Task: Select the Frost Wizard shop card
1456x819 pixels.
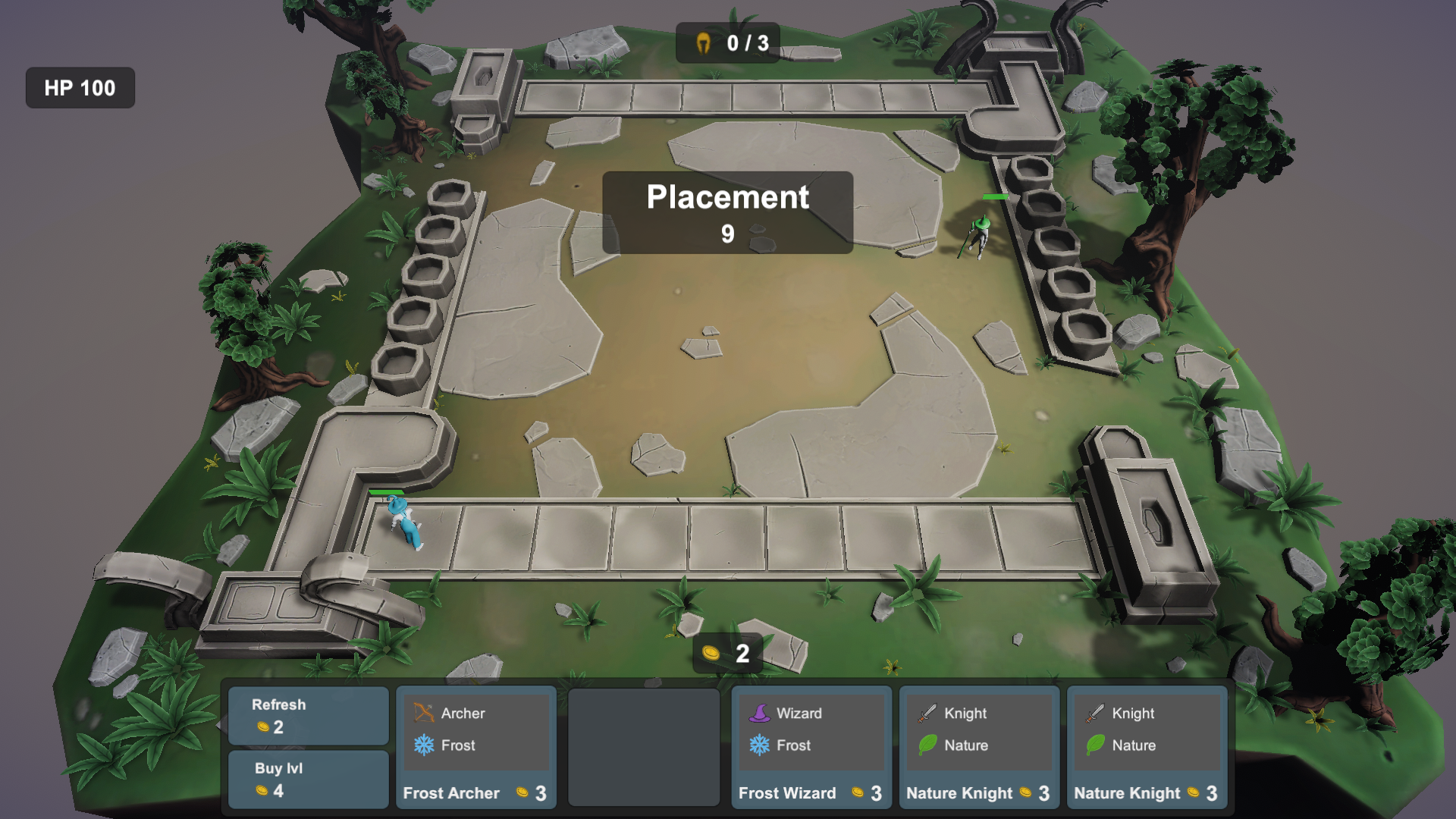Action: coord(811,747)
